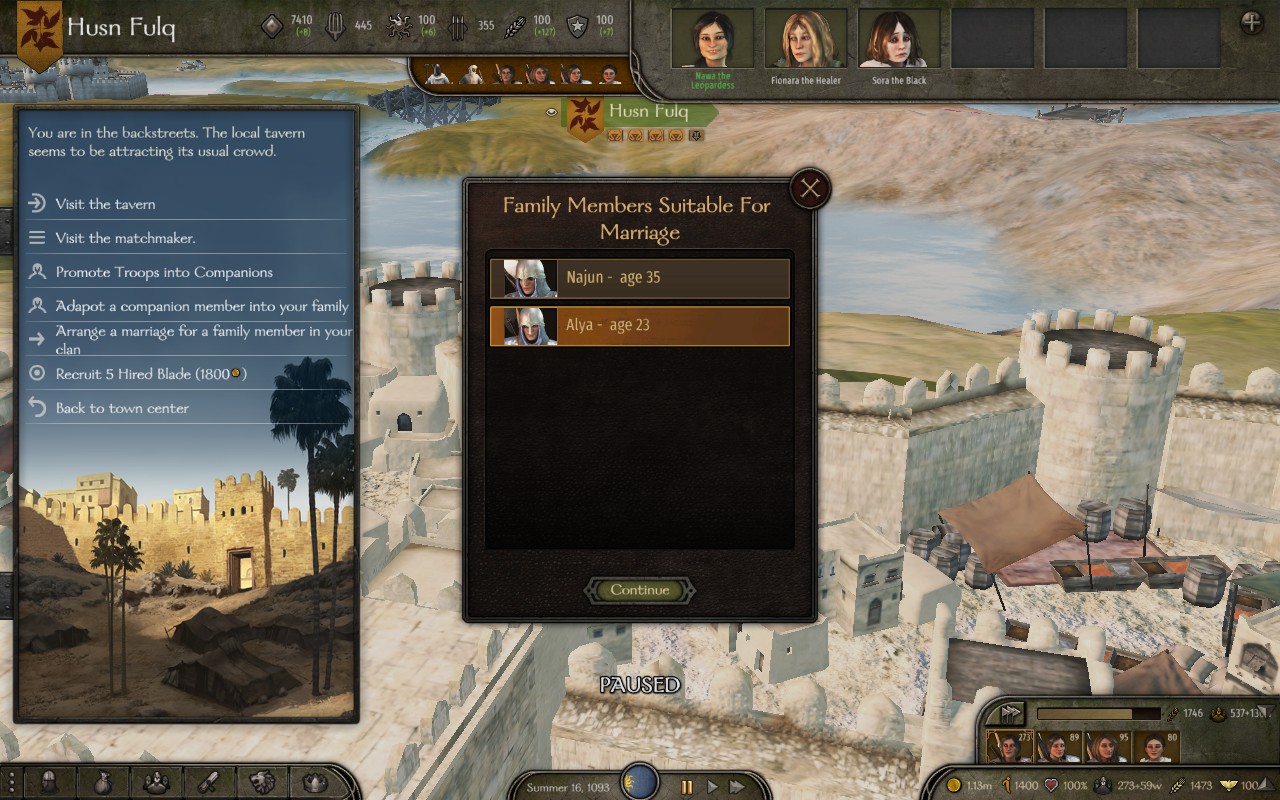This screenshot has height=800, width=1280.
Task: Adopt a companion member into your family
Action: tap(202, 306)
